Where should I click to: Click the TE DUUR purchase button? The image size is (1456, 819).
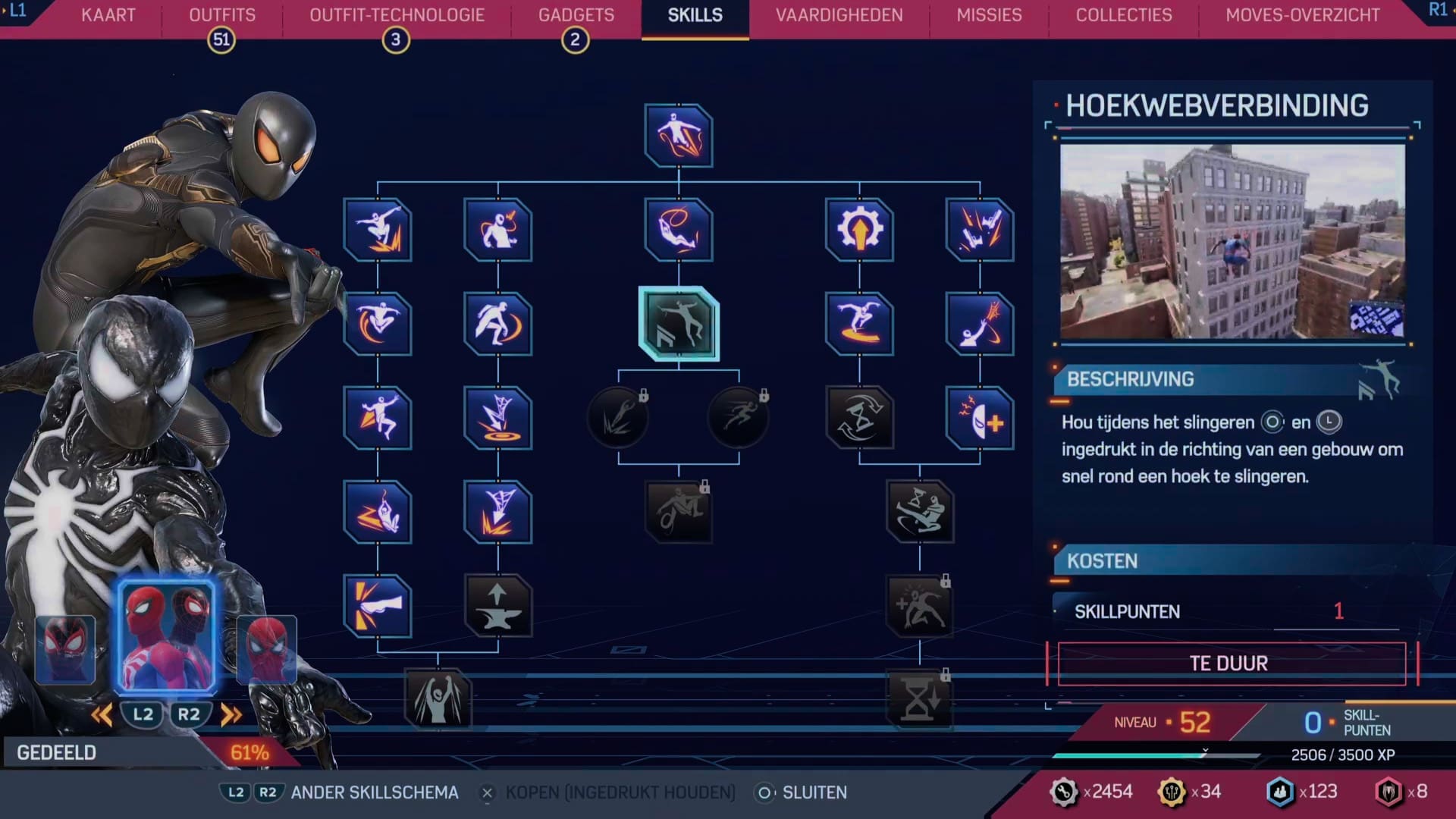click(1230, 662)
